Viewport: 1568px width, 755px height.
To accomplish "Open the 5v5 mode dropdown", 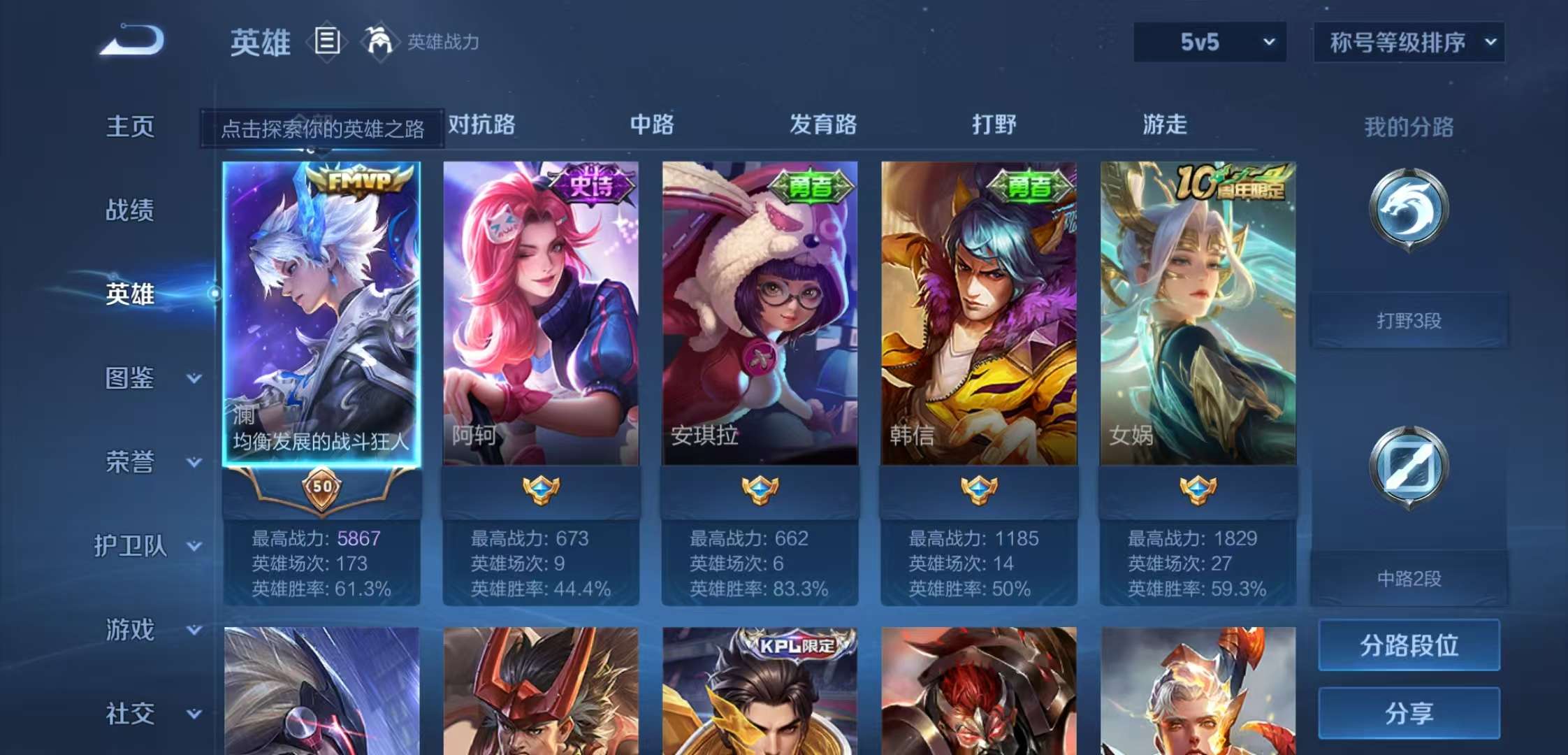I will pyautogui.click(x=1209, y=42).
